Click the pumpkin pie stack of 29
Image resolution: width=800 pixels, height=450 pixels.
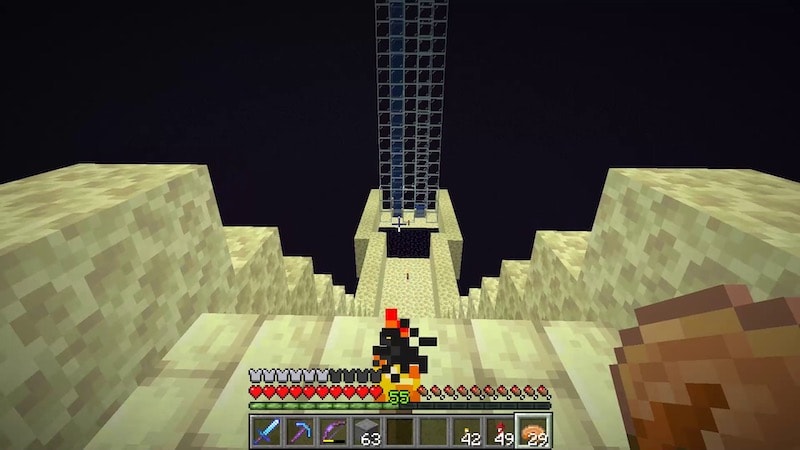pyautogui.click(x=531, y=431)
